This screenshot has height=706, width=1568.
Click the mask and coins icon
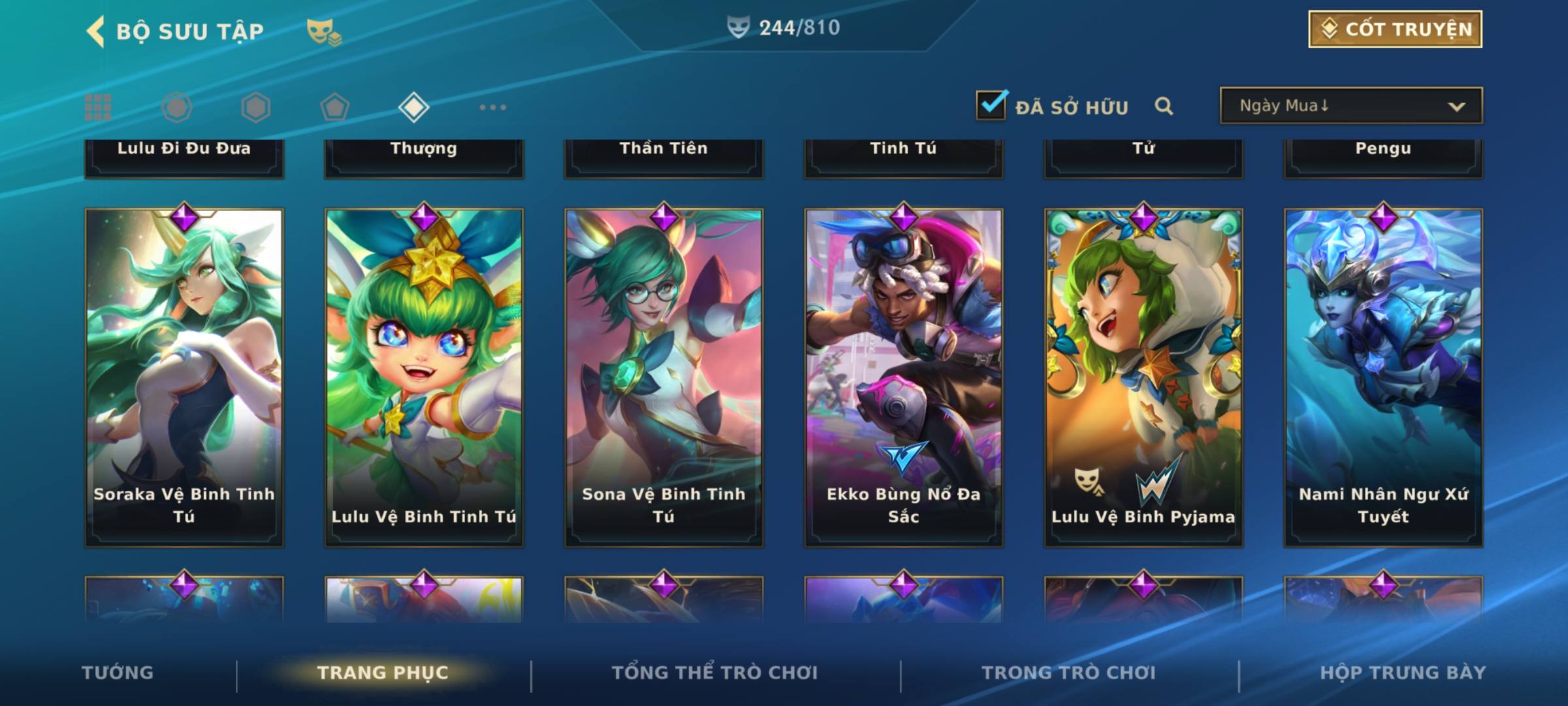point(323,32)
